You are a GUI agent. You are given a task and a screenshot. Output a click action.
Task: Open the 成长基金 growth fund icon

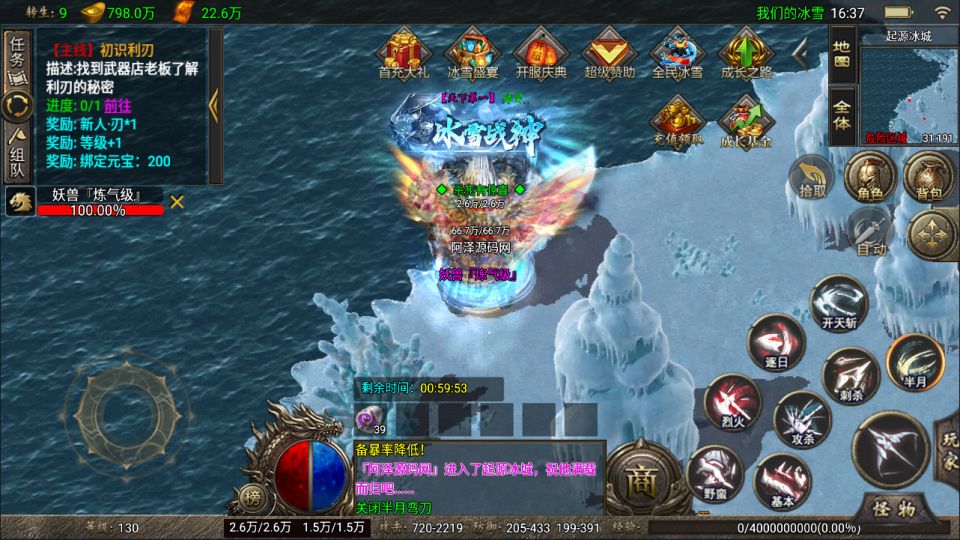click(x=746, y=120)
